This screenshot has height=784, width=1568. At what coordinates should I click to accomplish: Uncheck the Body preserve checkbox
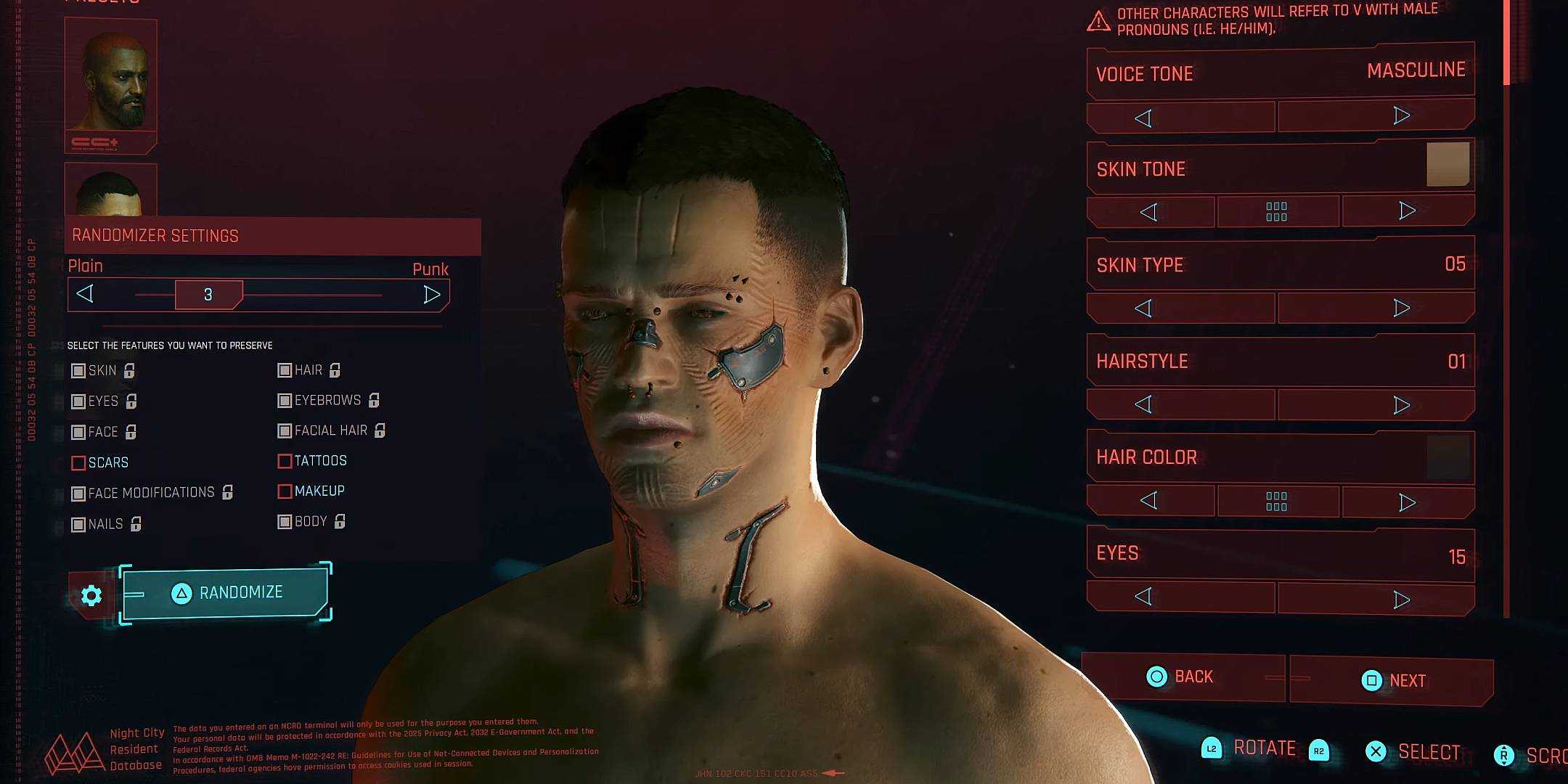[x=284, y=521]
